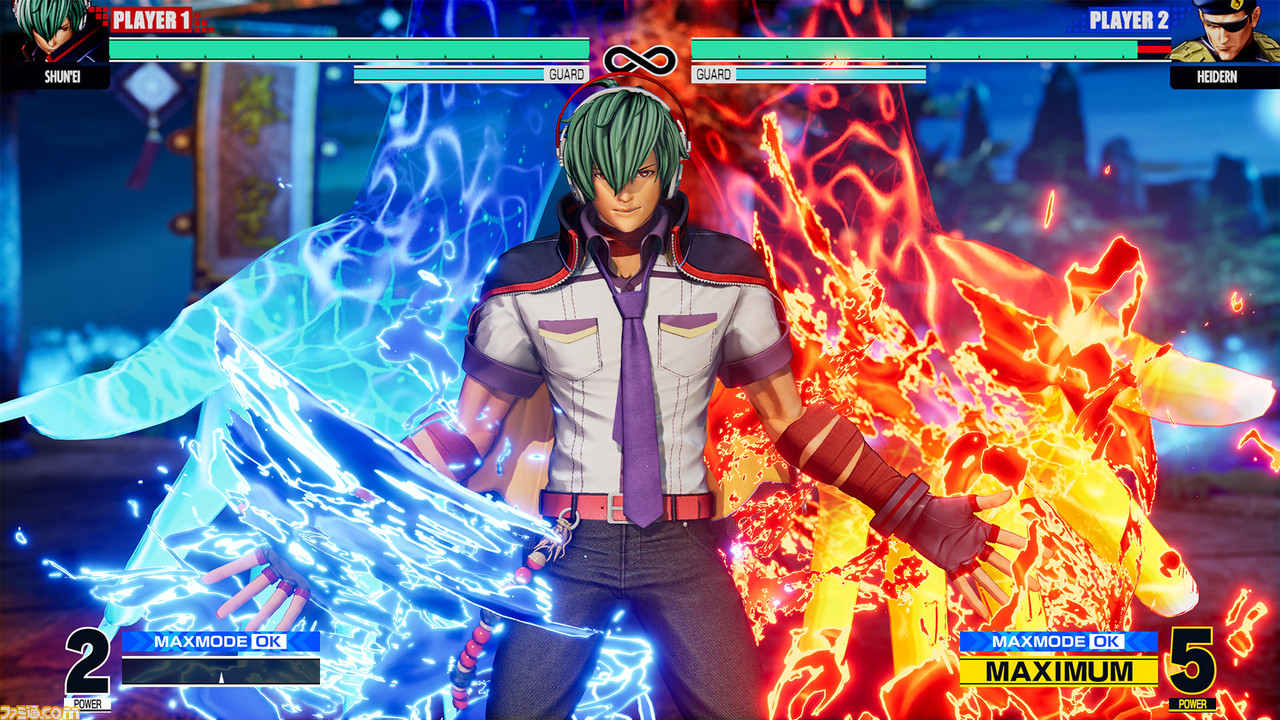Select Heidern's character portrait

point(1223,34)
